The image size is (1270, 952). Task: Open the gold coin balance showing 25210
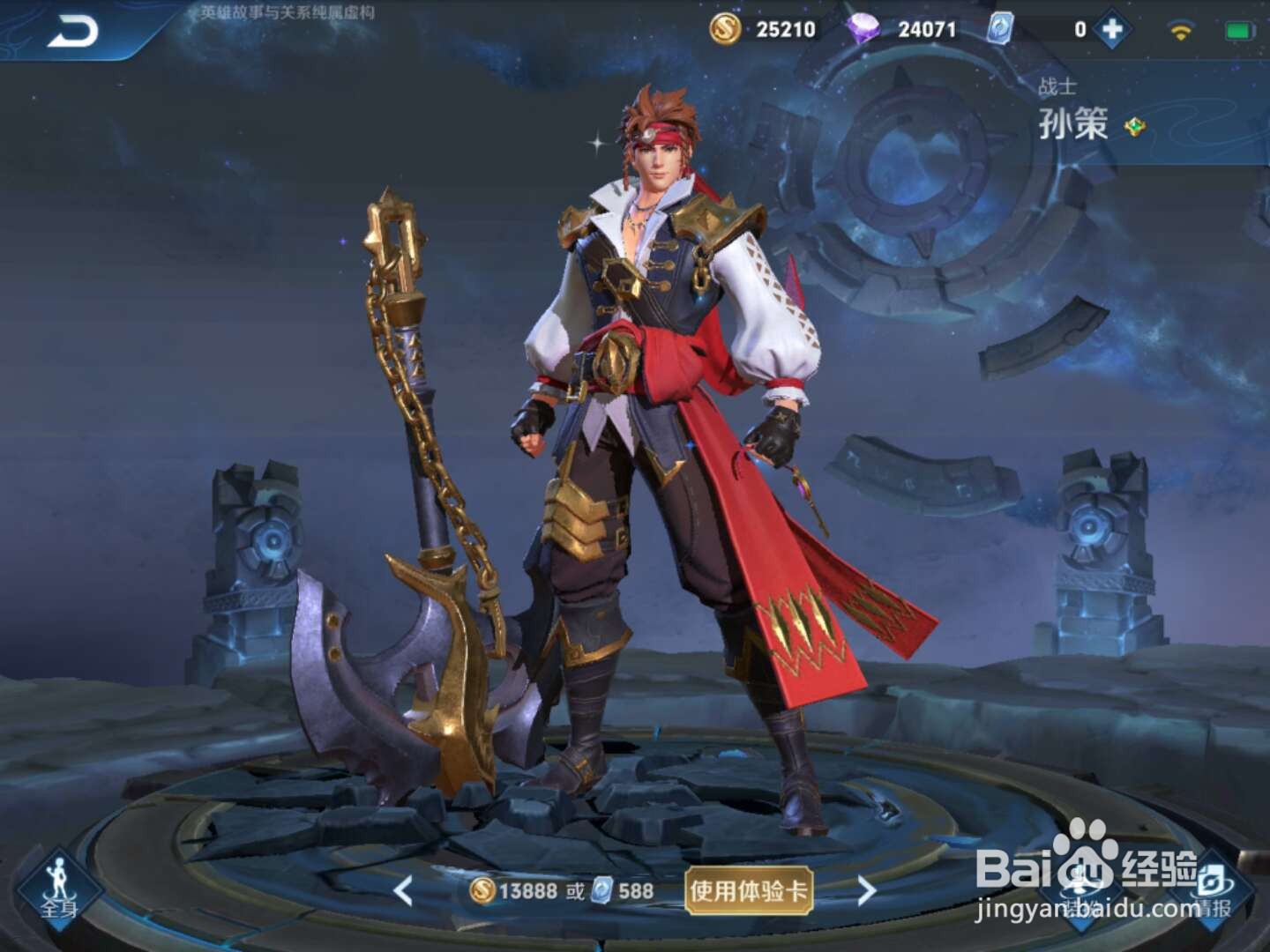pos(774,28)
